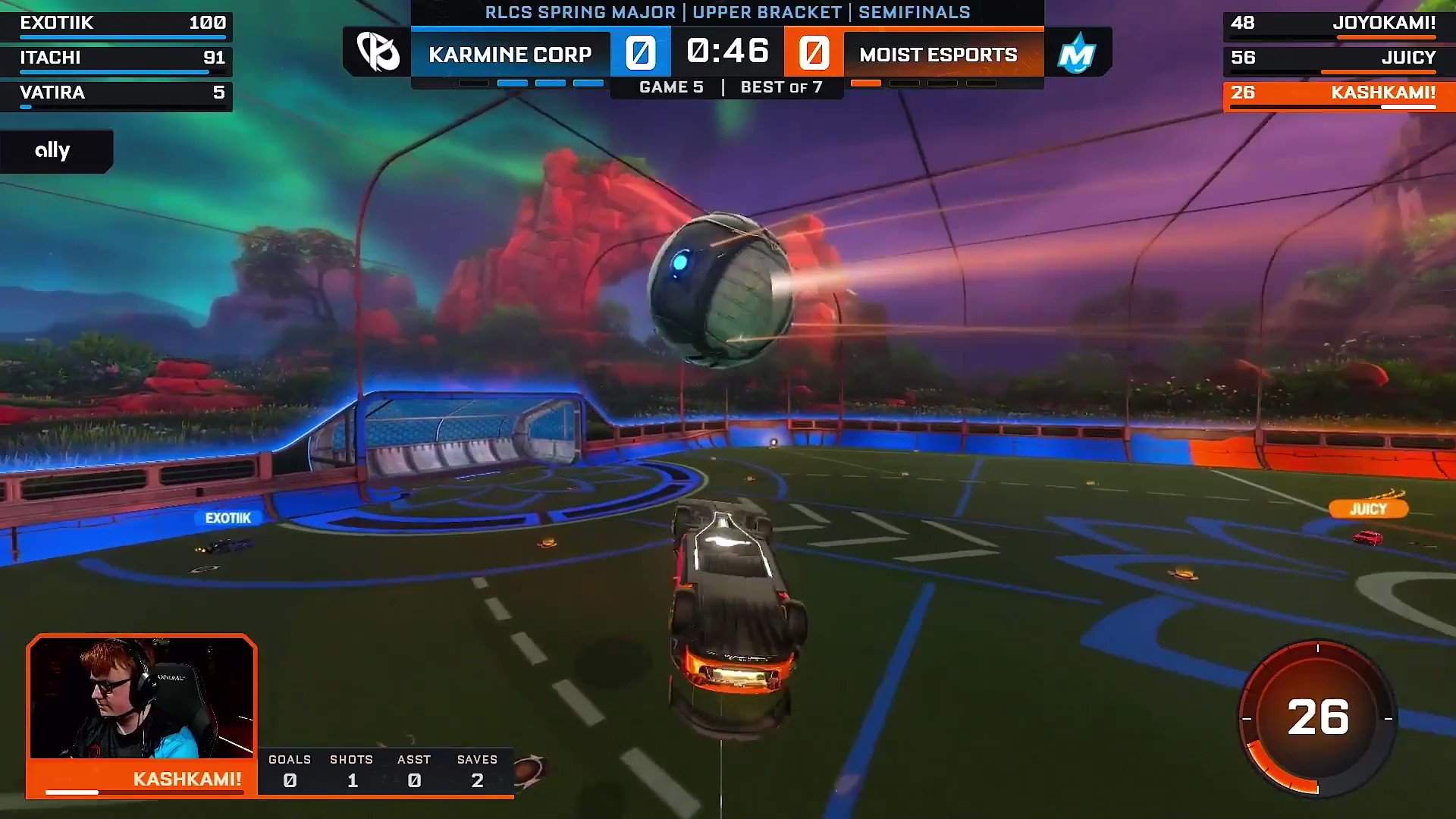1456x819 pixels.
Task: Click the VATIRA player name
Action: [x=53, y=93]
